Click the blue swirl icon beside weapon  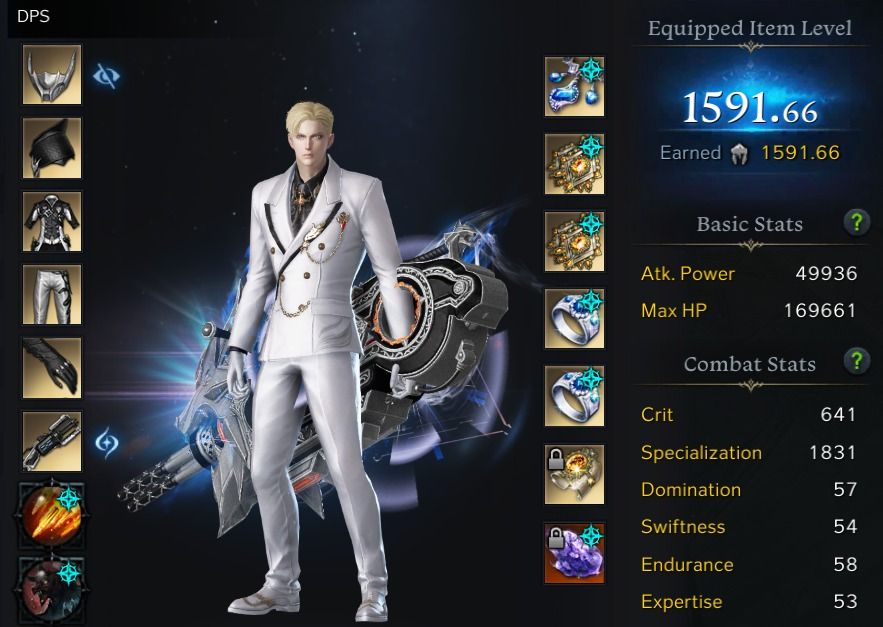(107, 442)
